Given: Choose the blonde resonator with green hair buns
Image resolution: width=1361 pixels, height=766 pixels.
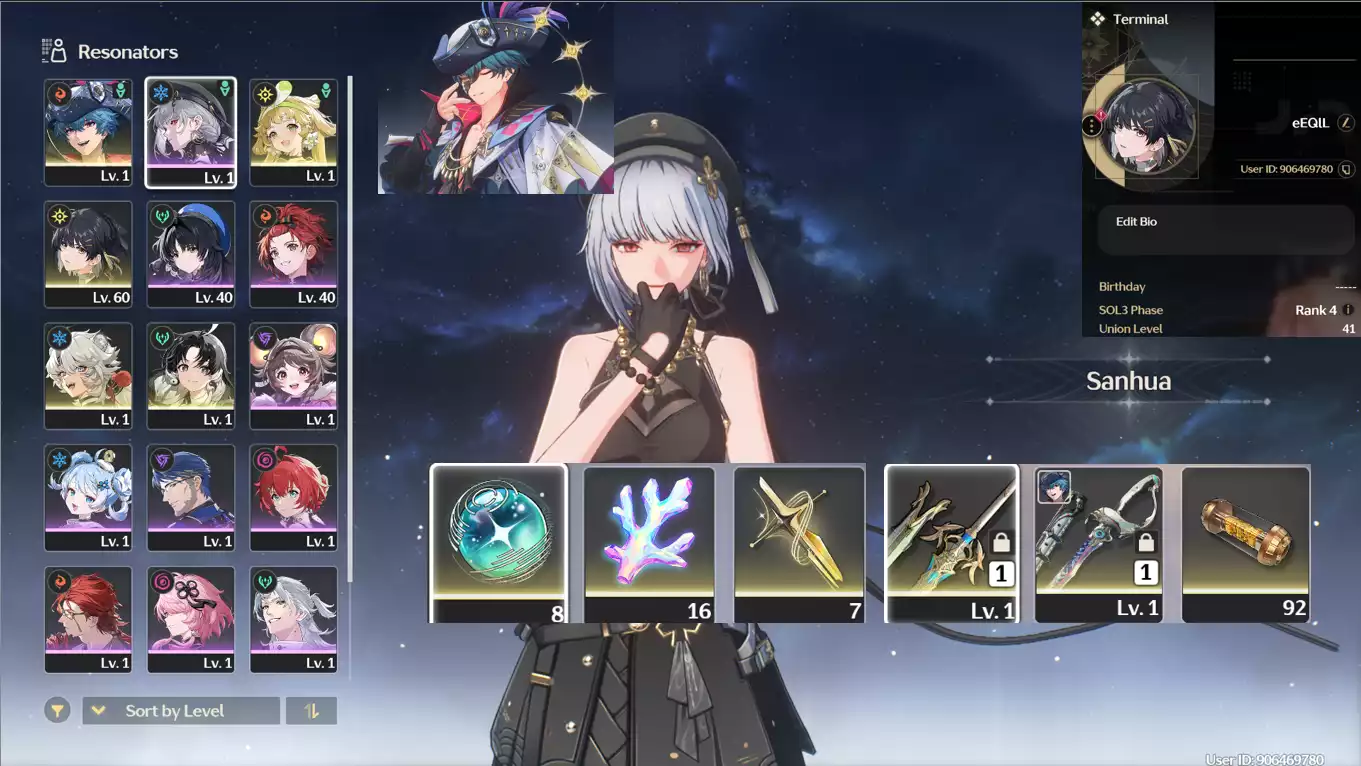Looking at the screenshot, I should tap(293, 132).
